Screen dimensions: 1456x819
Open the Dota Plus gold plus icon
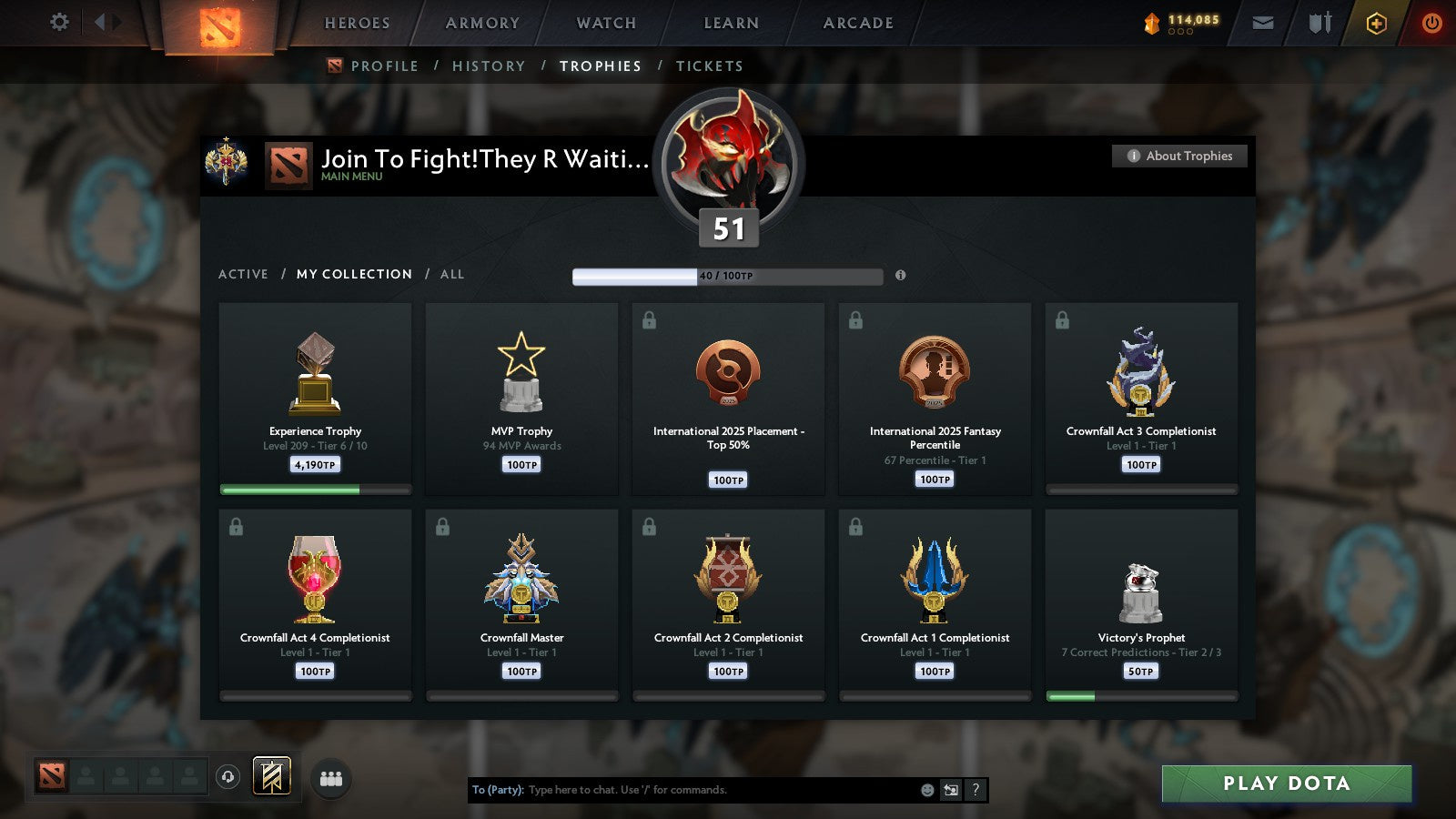(x=1377, y=23)
